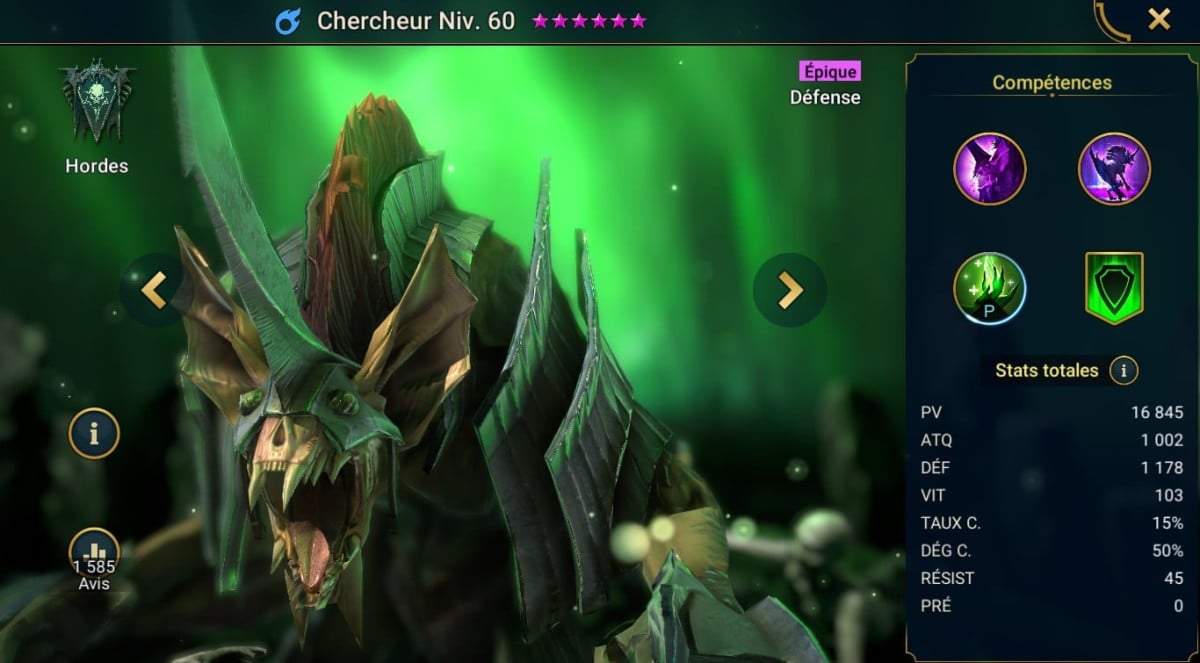The height and width of the screenshot is (663, 1200).
Task: Select the second purple beast skill icon
Action: 1114,168
